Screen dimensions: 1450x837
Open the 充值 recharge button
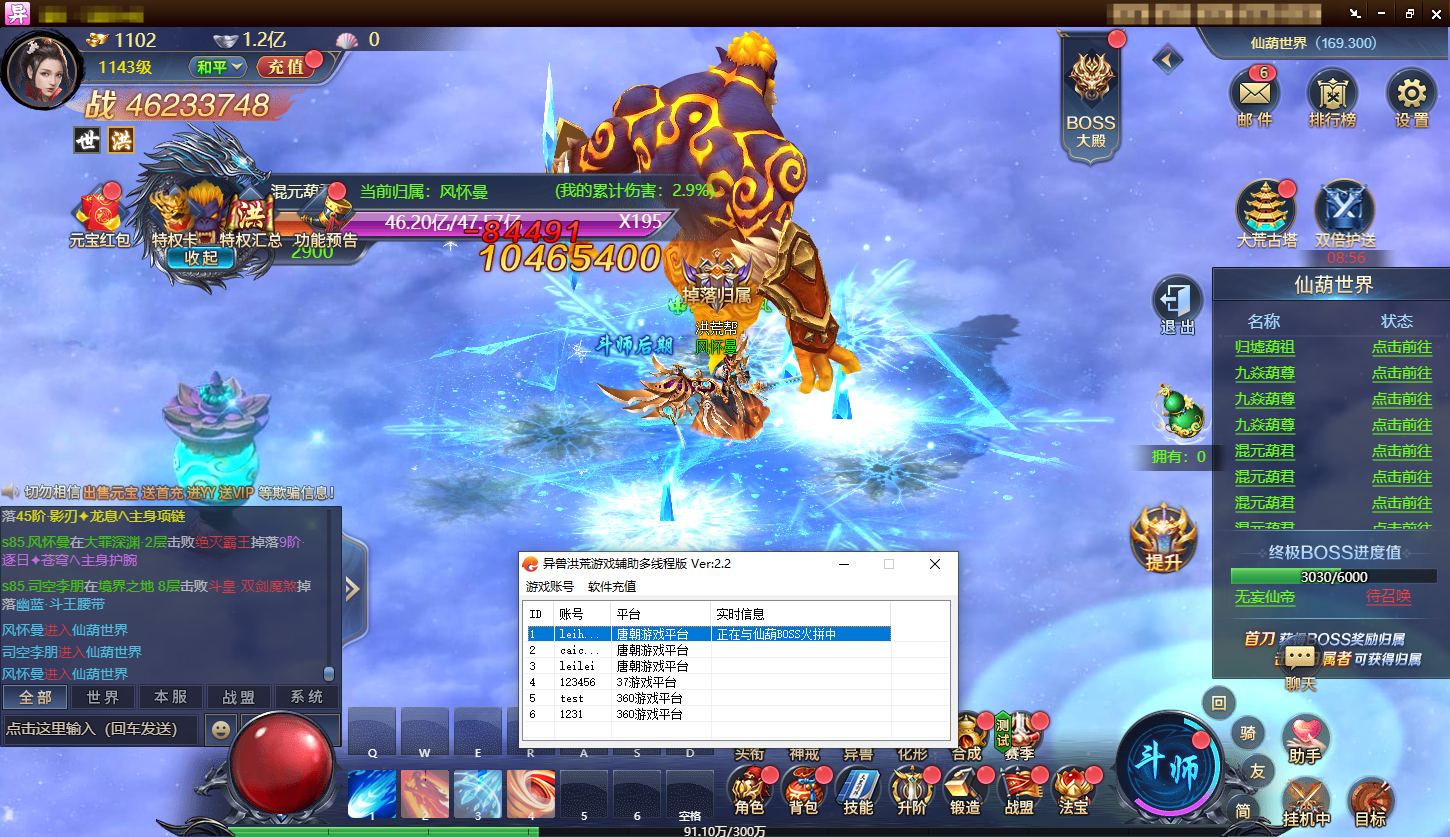click(x=285, y=67)
